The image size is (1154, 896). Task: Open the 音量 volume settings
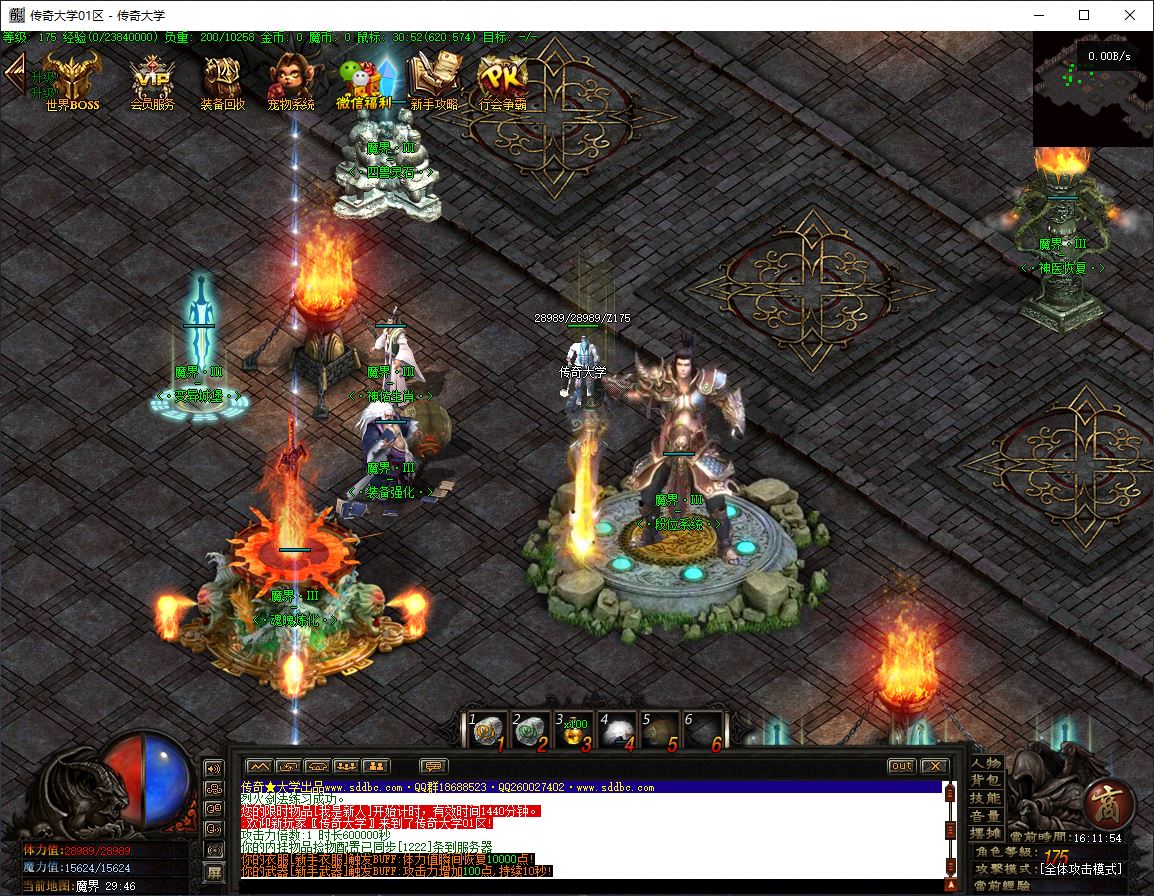click(986, 816)
